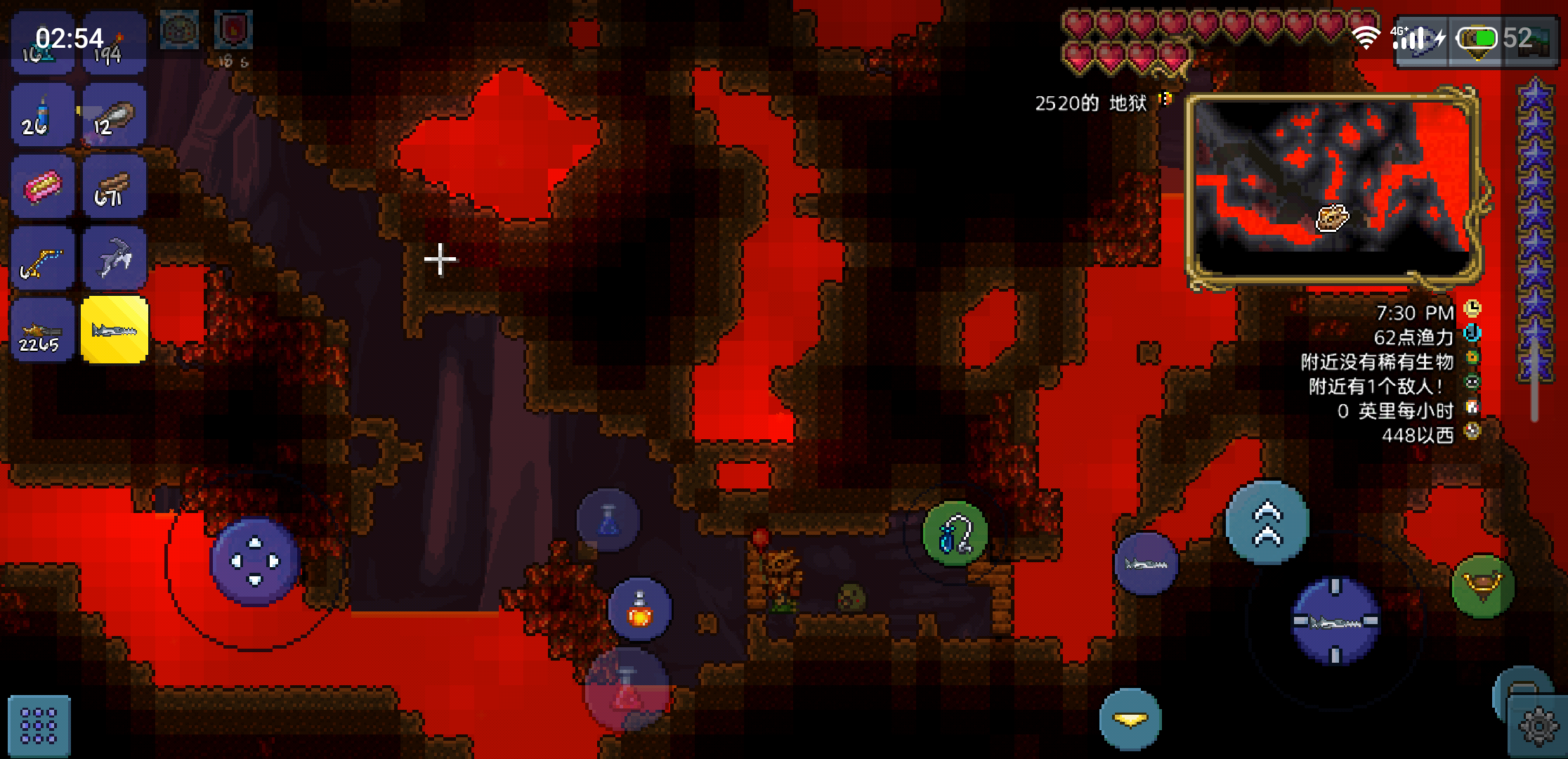Screen dimensions: 1568x759
Task: Tap the green mount button
Action: [x=1482, y=585]
